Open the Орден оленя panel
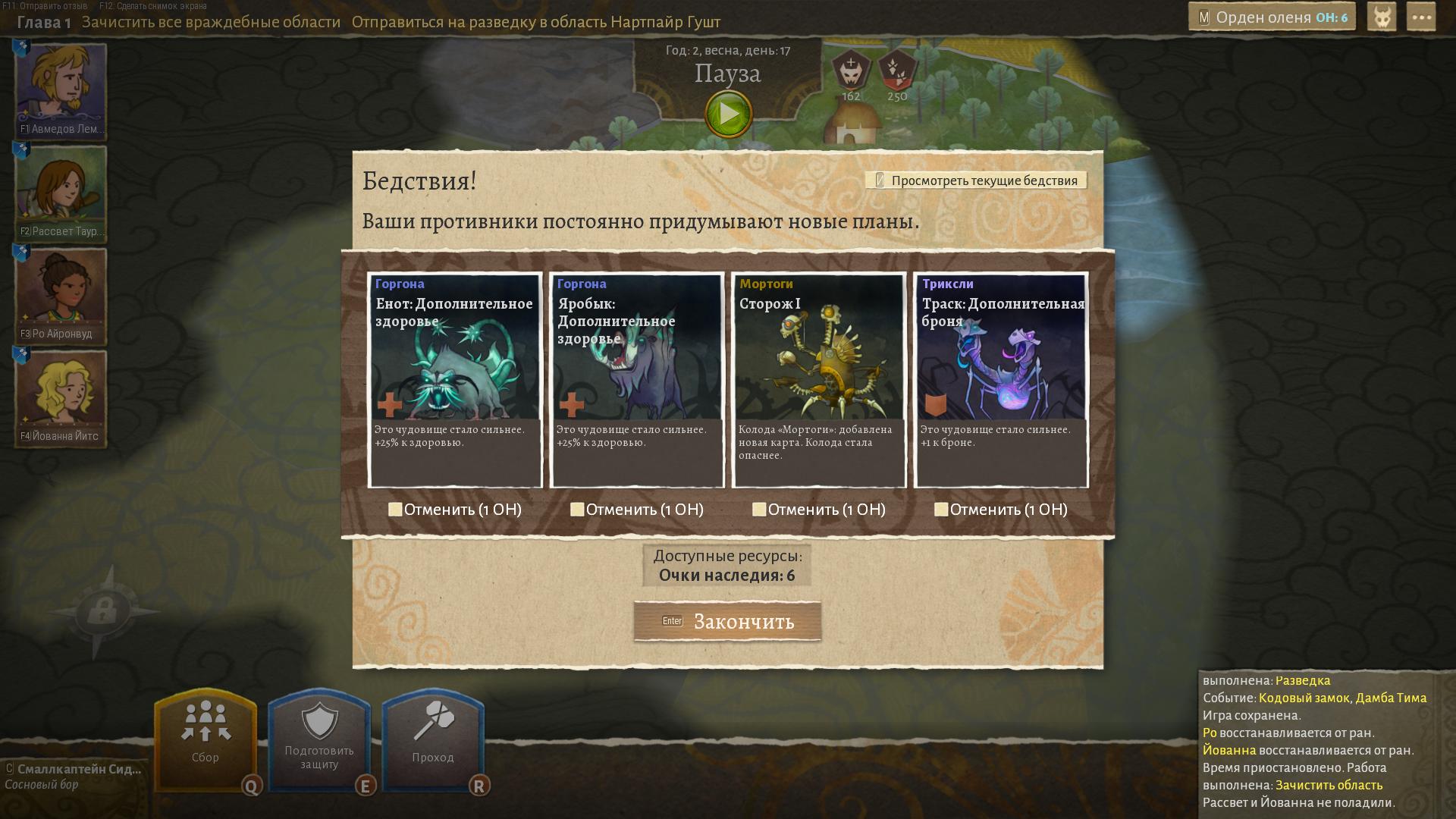Viewport: 1456px width, 819px height. pos(1273,17)
